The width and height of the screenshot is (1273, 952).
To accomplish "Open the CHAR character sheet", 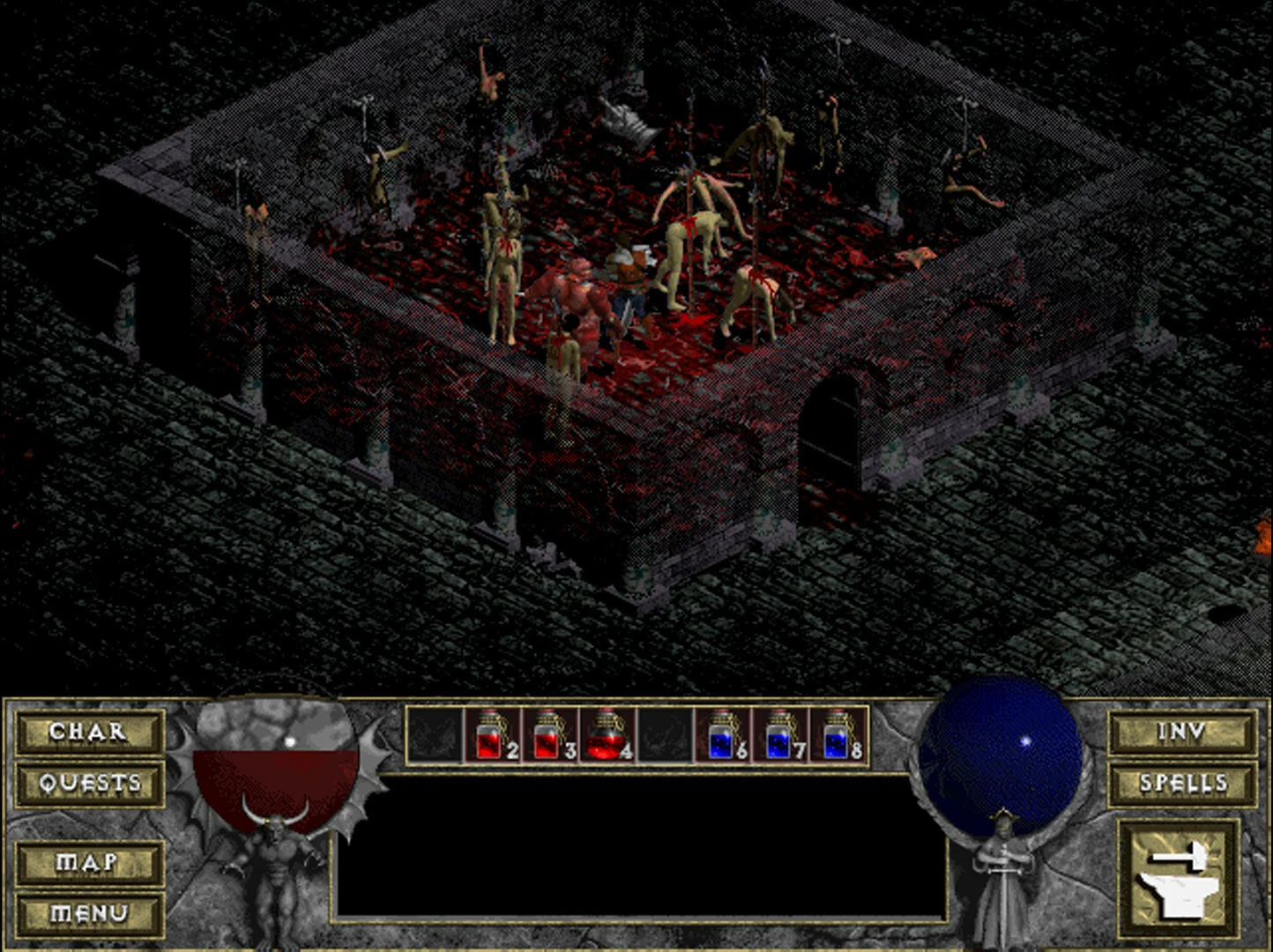I will pos(88,732).
